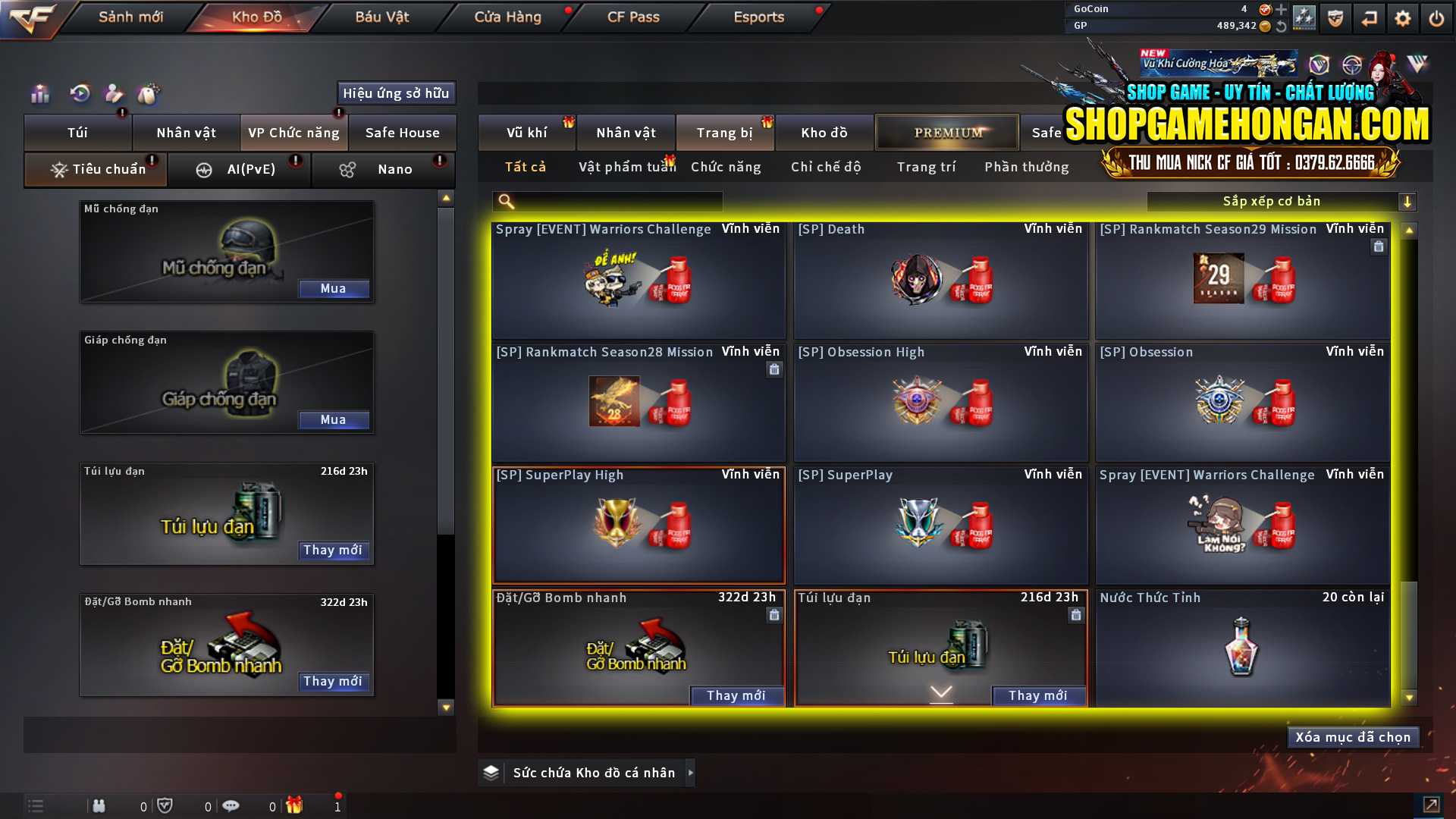Viewport: 1456px width, 819px height.
Task: Open the ranking stats icon above inventory tabs
Action: pyautogui.click(x=39, y=94)
